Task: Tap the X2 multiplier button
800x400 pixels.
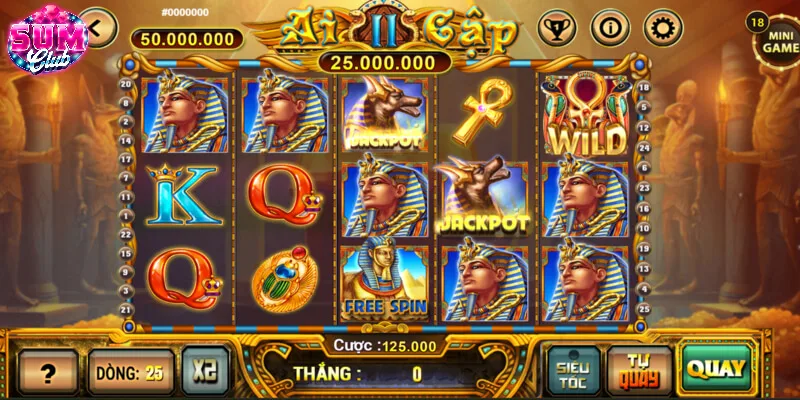Action: (x=205, y=372)
